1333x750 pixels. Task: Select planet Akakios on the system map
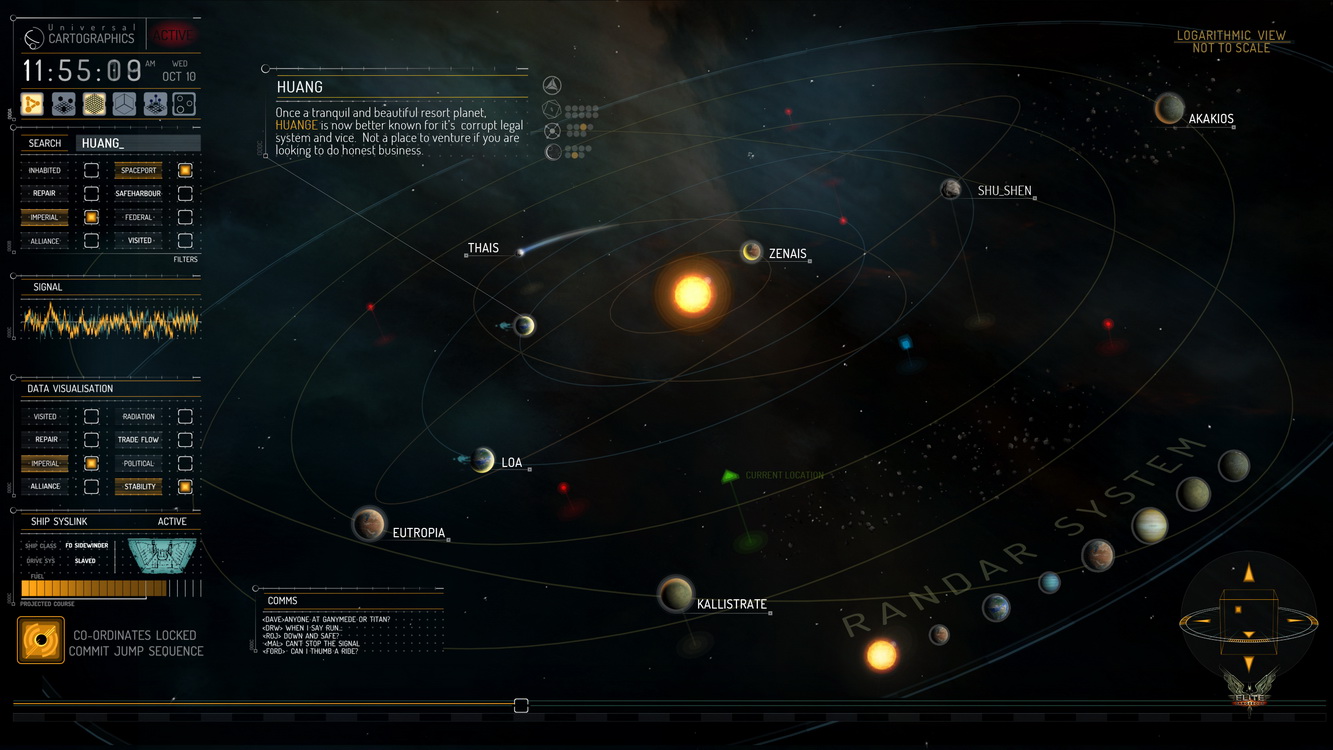(x=1169, y=109)
